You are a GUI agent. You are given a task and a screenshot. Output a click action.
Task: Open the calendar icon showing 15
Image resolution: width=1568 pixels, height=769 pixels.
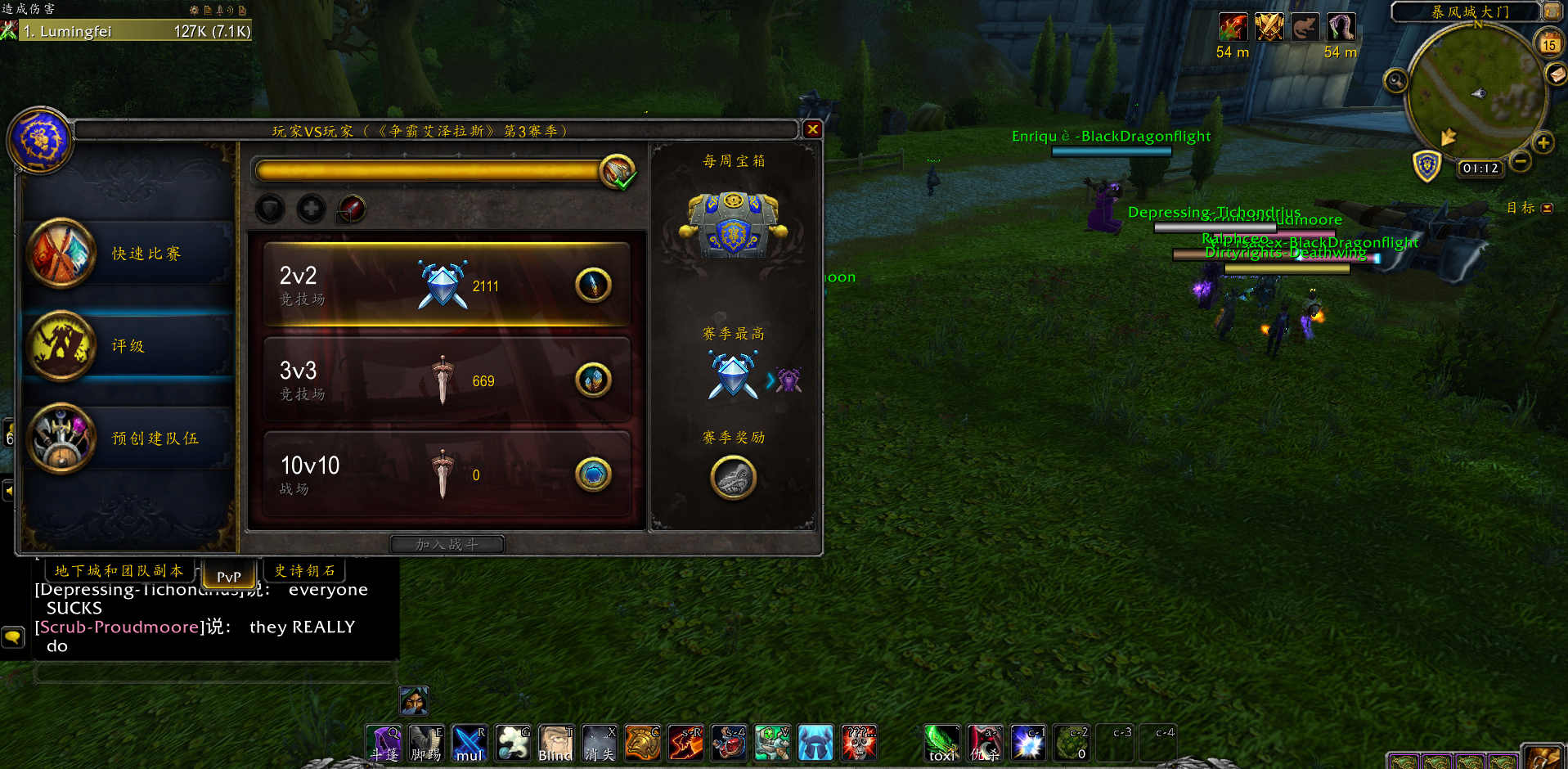tap(1549, 44)
